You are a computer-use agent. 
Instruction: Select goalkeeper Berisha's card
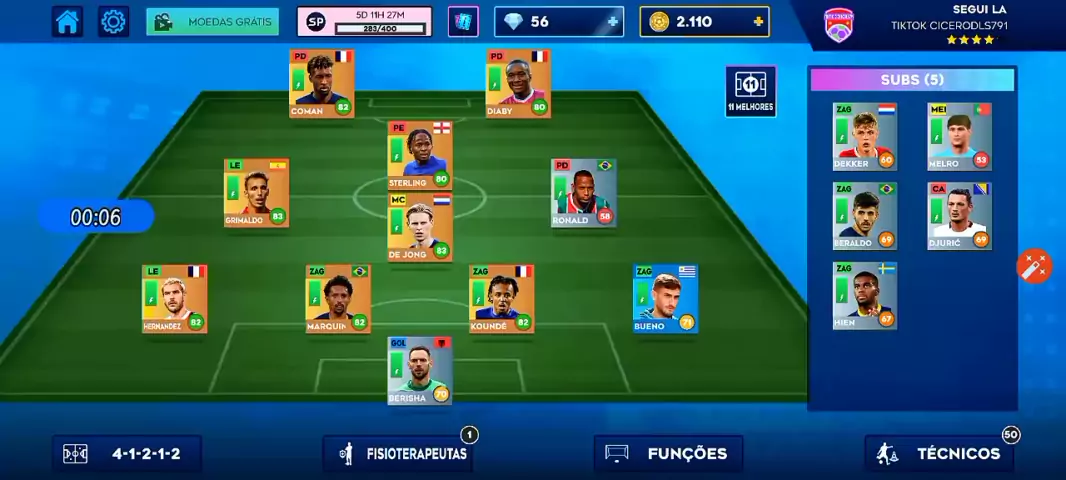click(x=420, y=371)
